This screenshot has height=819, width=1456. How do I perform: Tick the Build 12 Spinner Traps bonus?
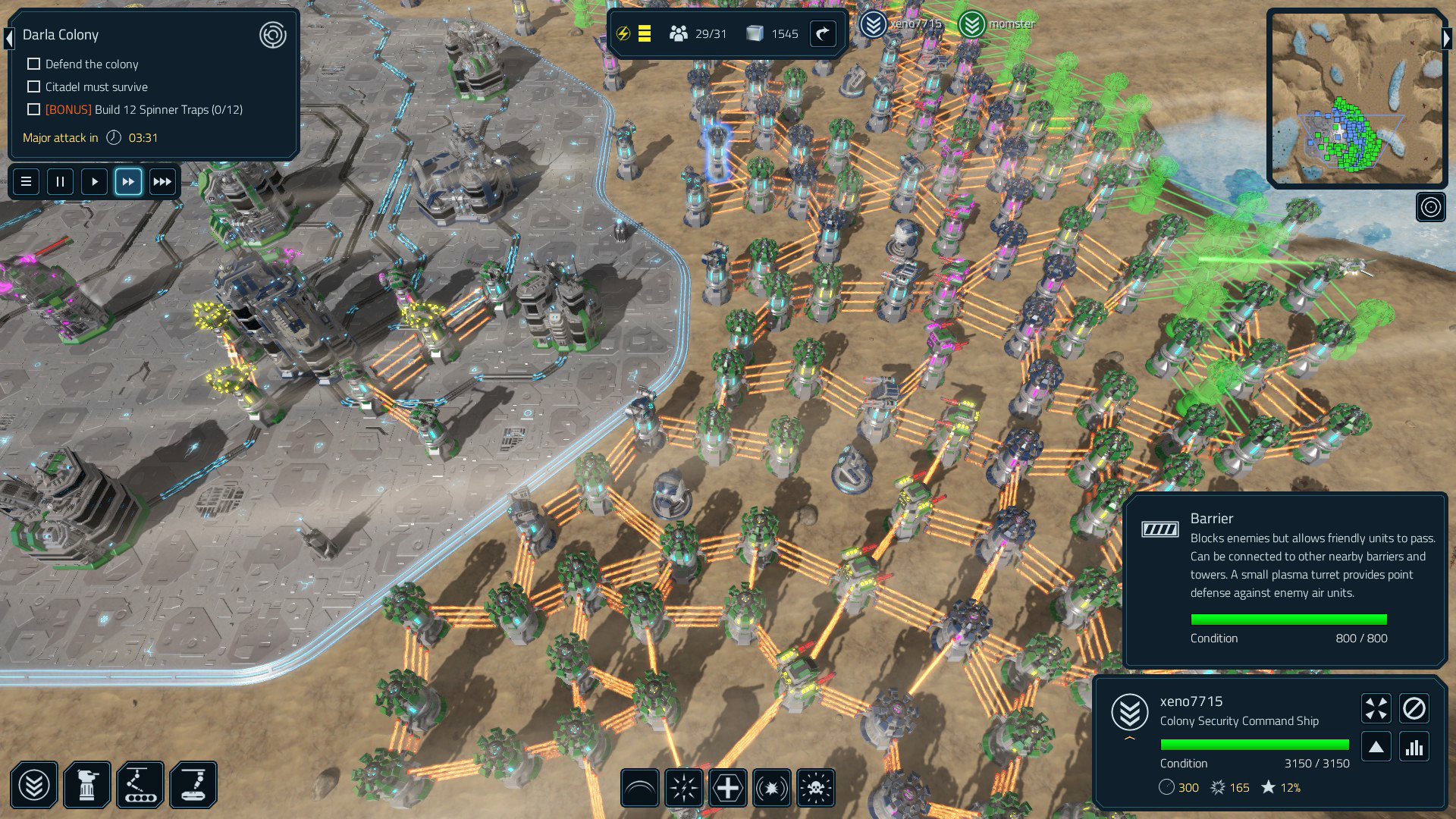click(33, 109)
